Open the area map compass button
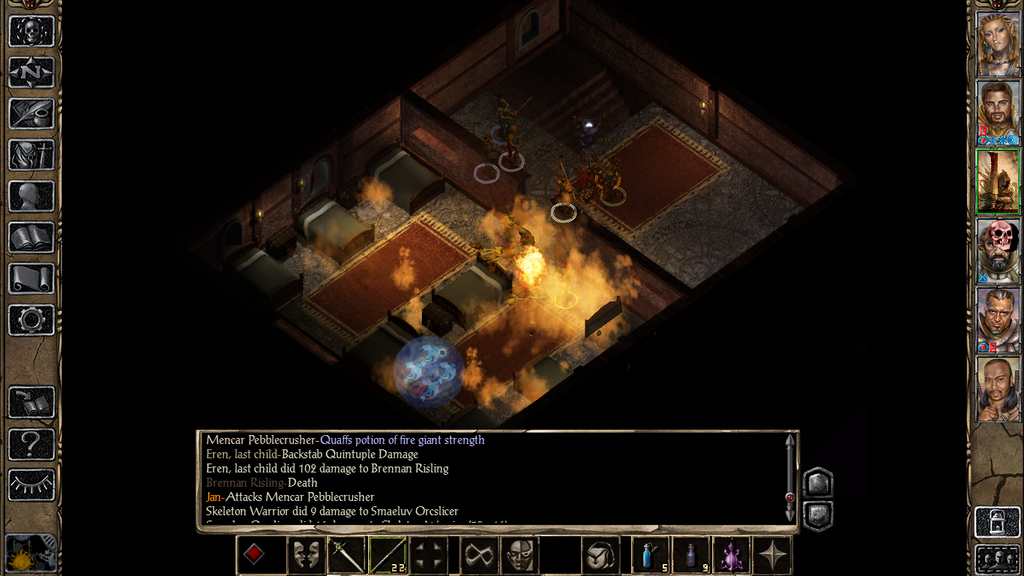 tap(31, 72)
